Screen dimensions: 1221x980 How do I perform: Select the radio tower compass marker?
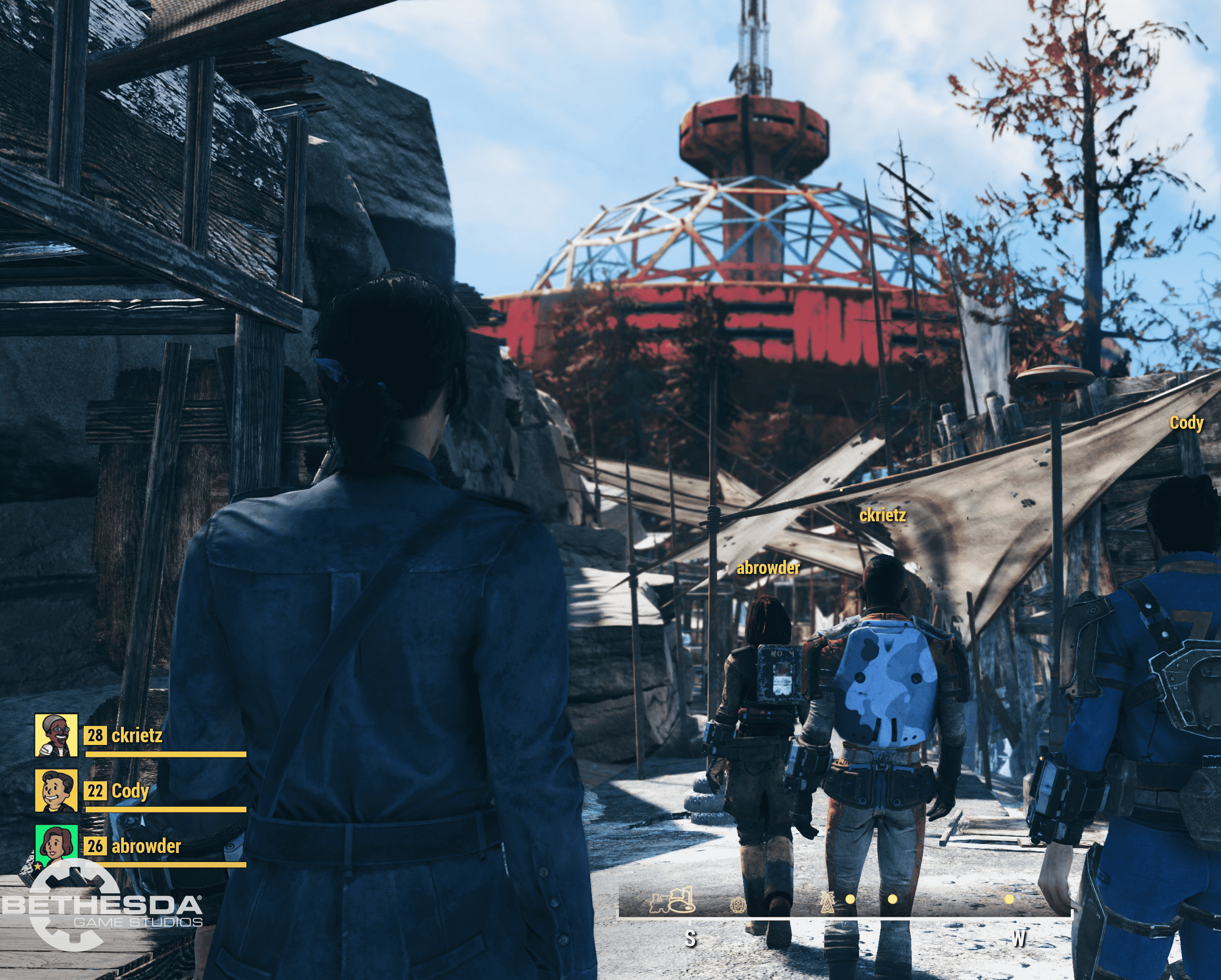[828, 900]
